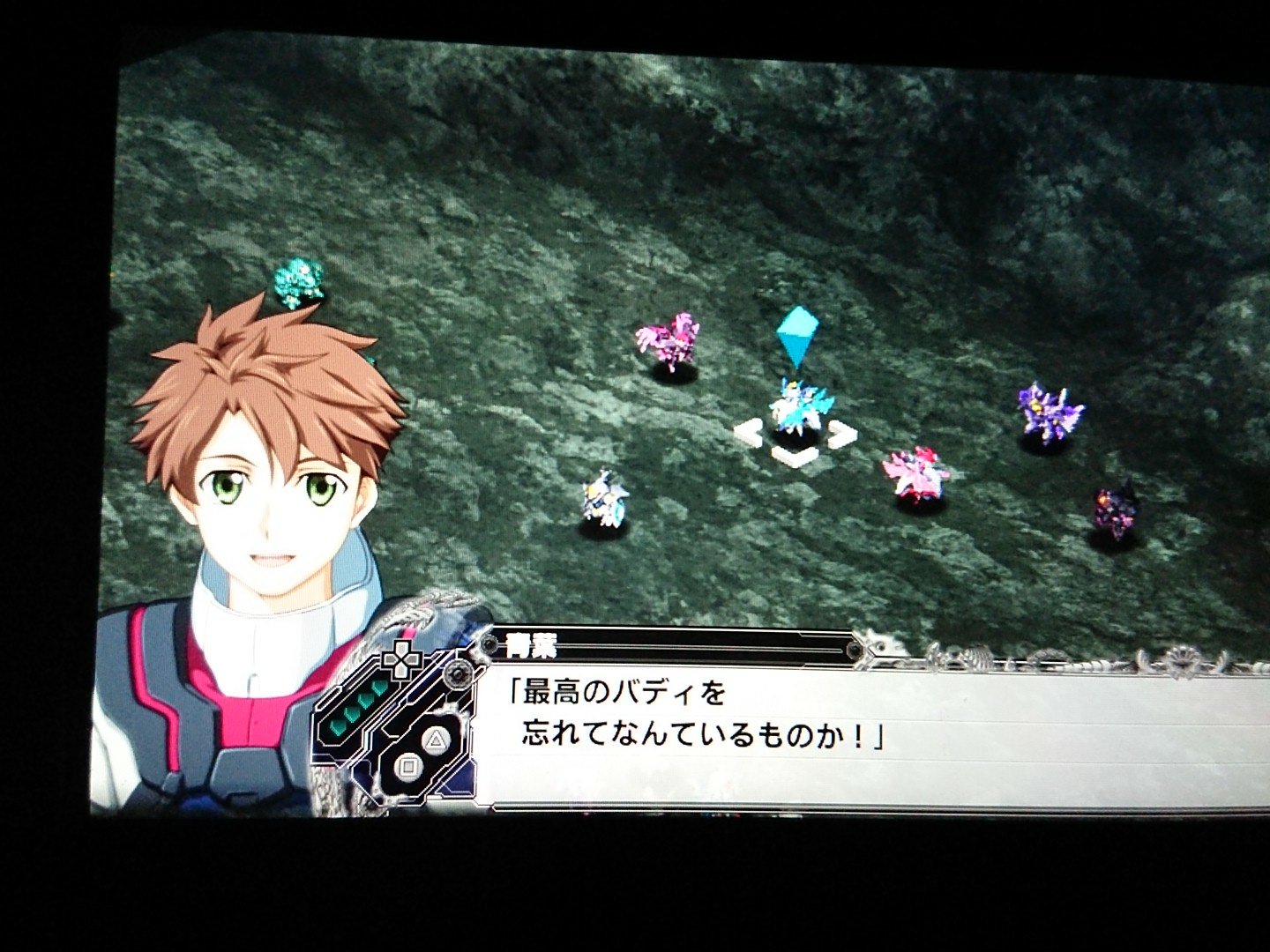This screenshot has height=952, width=1270.
Task: Click the right corner of the selection cursor
Action: tap(843, 433)
